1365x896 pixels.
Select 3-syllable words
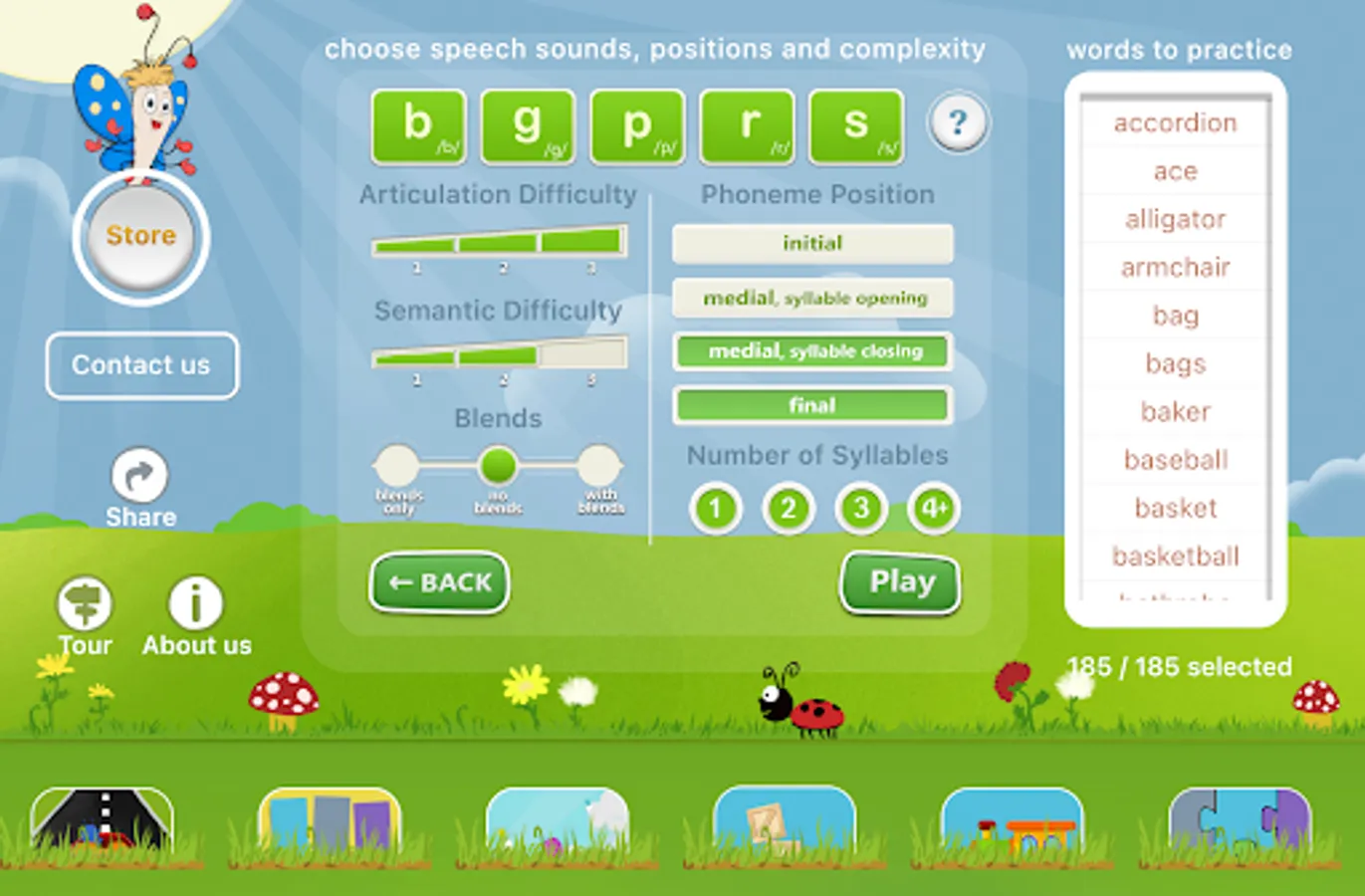point(860,508)
